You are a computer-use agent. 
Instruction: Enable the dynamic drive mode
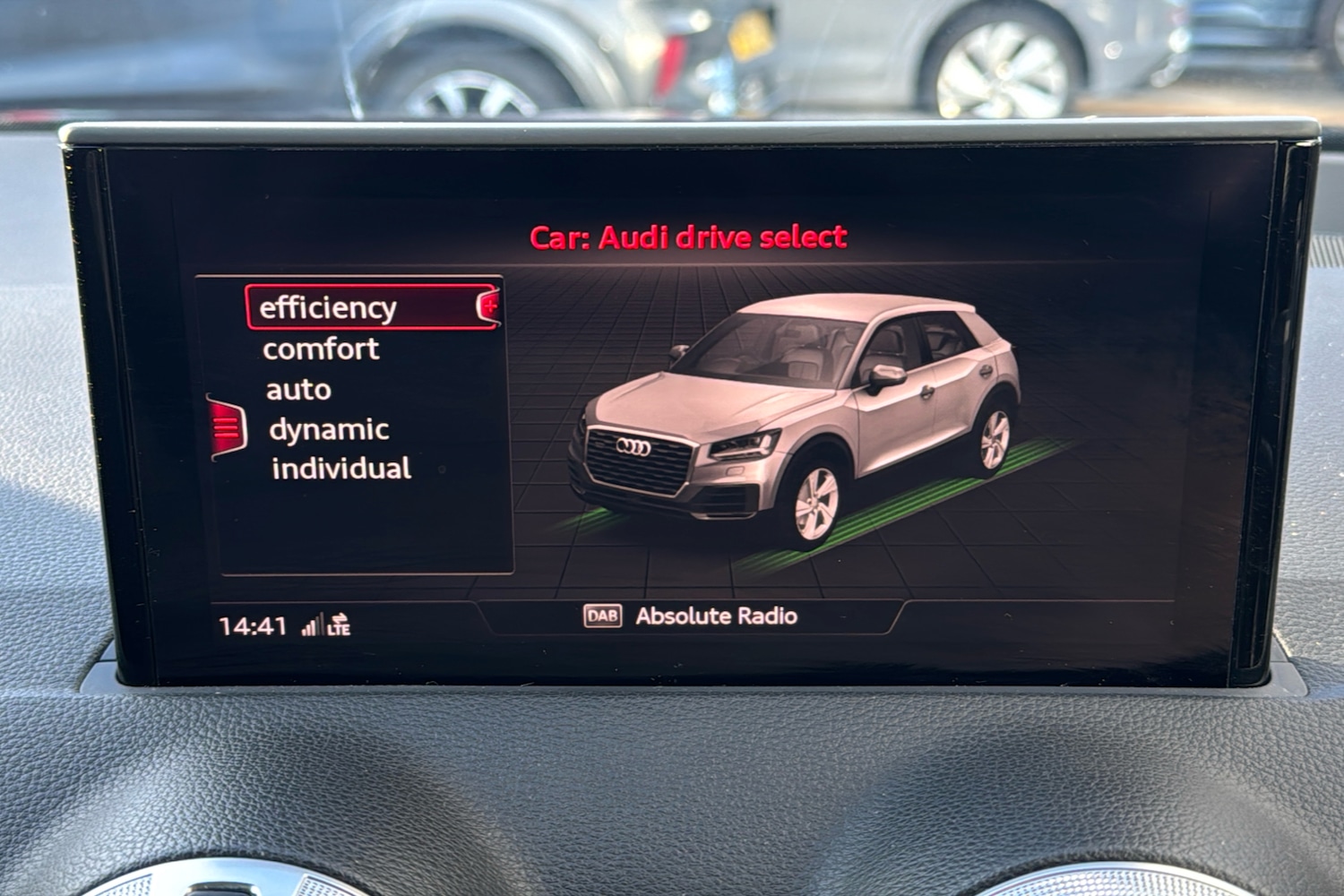(x=328, y=429)
